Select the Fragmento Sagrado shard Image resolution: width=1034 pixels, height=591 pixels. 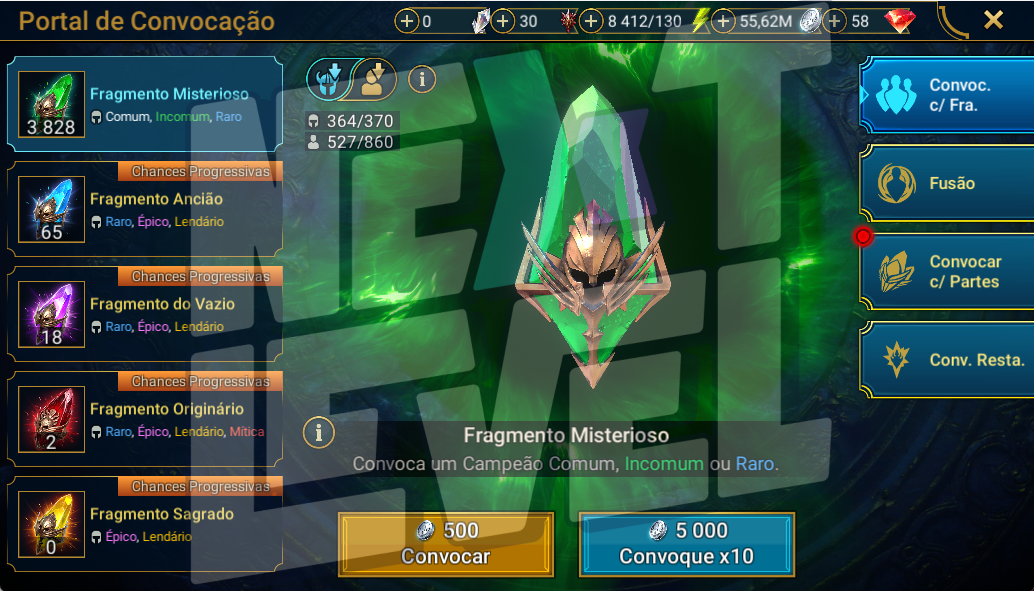pos(145,524)
